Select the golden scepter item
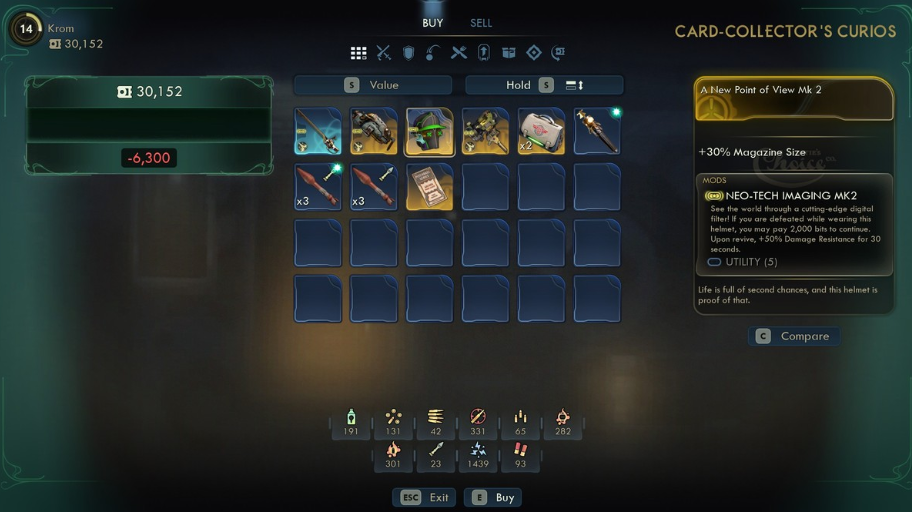This screenshot has width=912, height=512. click(597, 132)
